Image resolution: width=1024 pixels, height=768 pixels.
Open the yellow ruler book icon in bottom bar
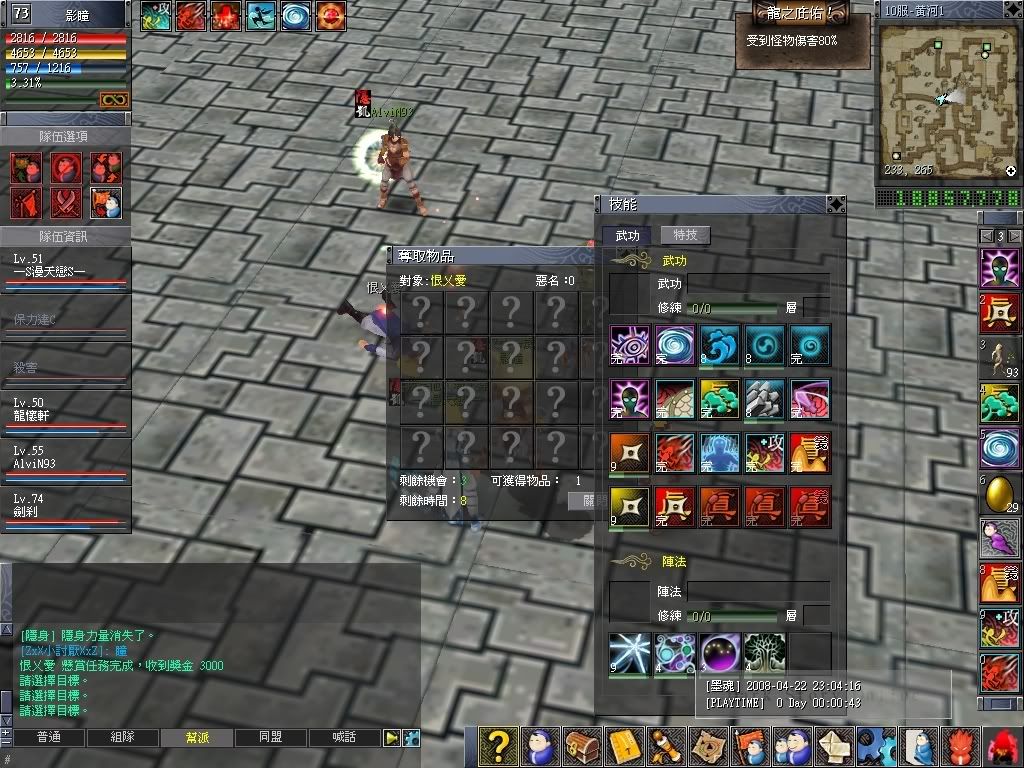click(624, 746)
